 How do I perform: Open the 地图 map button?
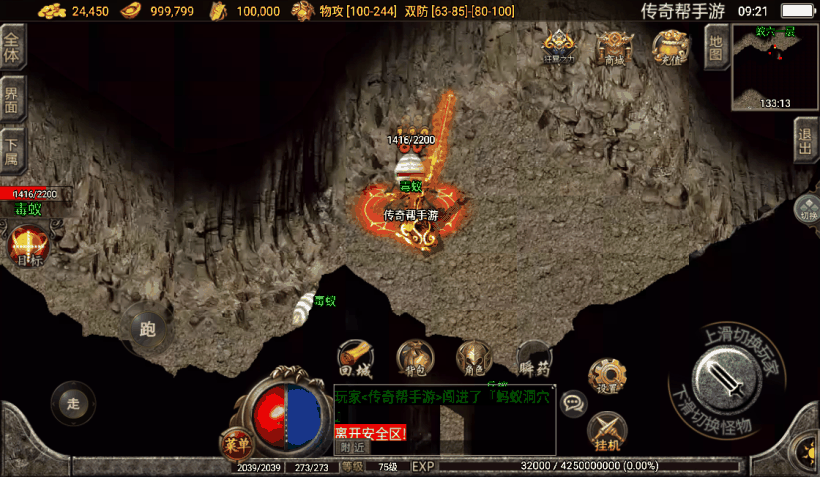click(x=714, y=44)
